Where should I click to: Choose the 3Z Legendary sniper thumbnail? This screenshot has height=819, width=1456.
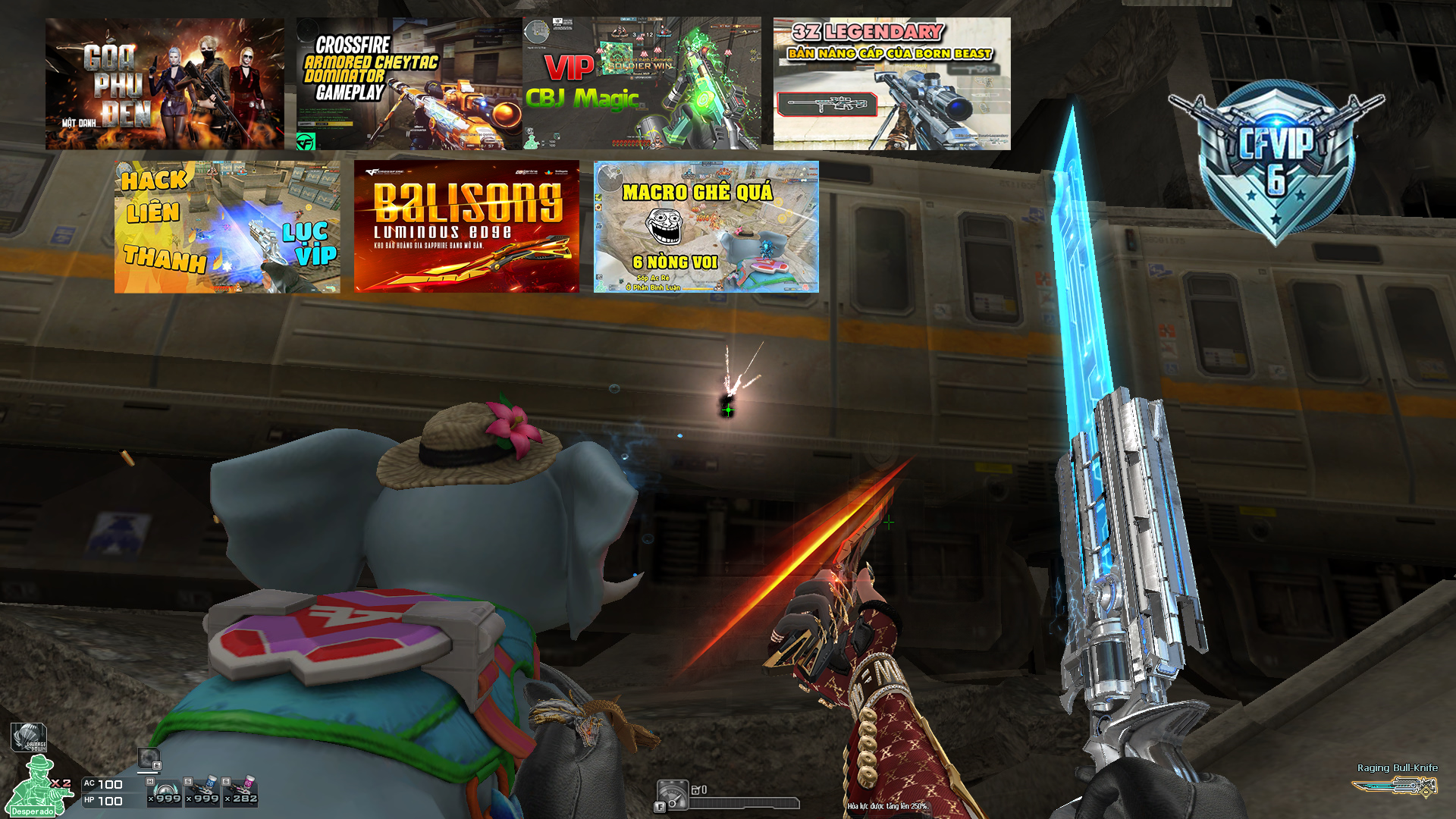click(892, 83)
